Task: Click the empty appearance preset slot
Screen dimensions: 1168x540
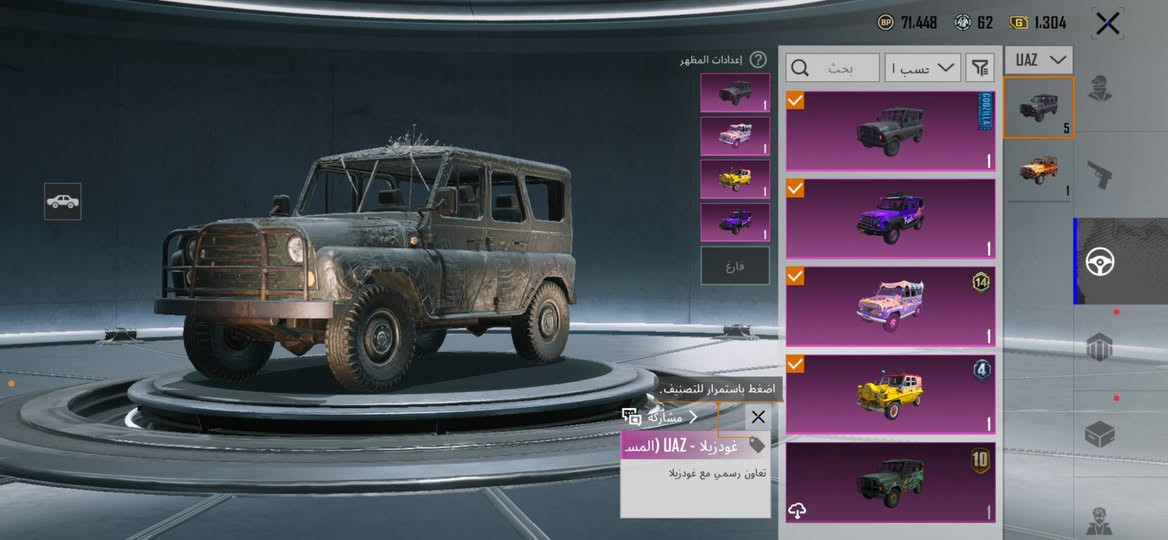Action: coord(735,266)
